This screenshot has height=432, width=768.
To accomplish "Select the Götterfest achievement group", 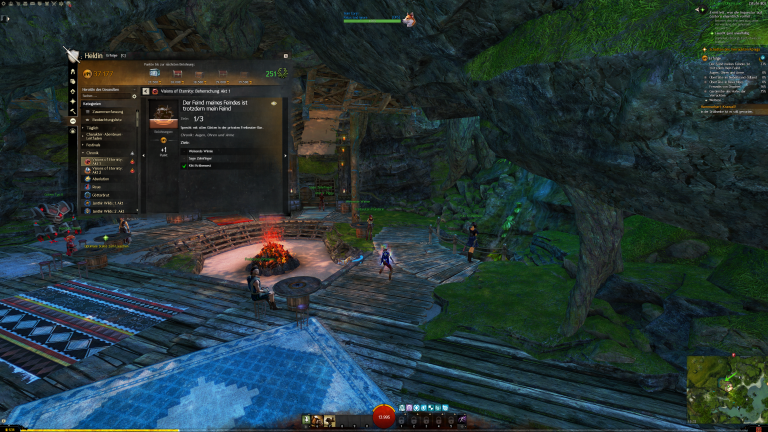I will click(100, 195).
